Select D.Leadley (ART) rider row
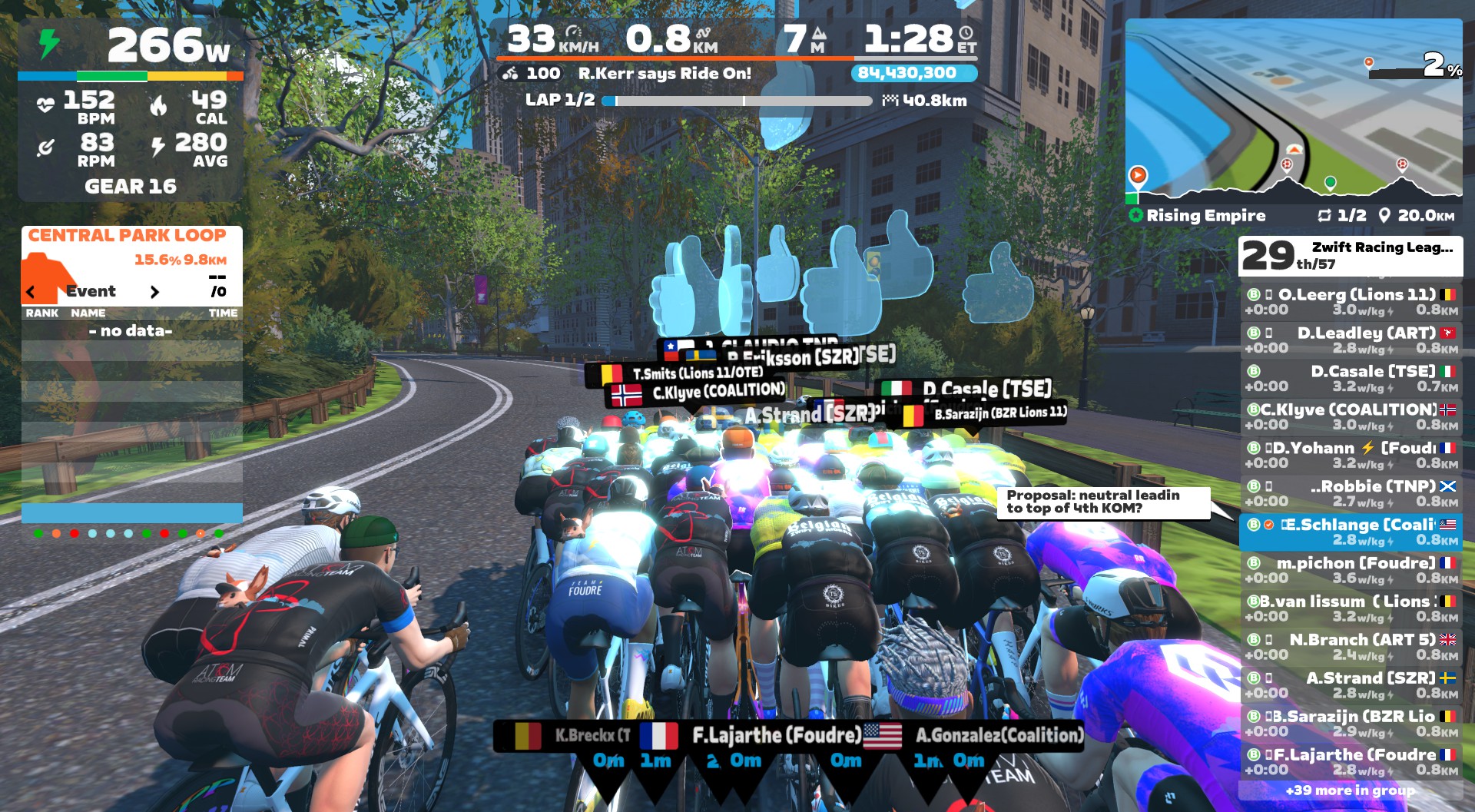This screenshot has height=812, width=1475. click(x=1351, y=340)
